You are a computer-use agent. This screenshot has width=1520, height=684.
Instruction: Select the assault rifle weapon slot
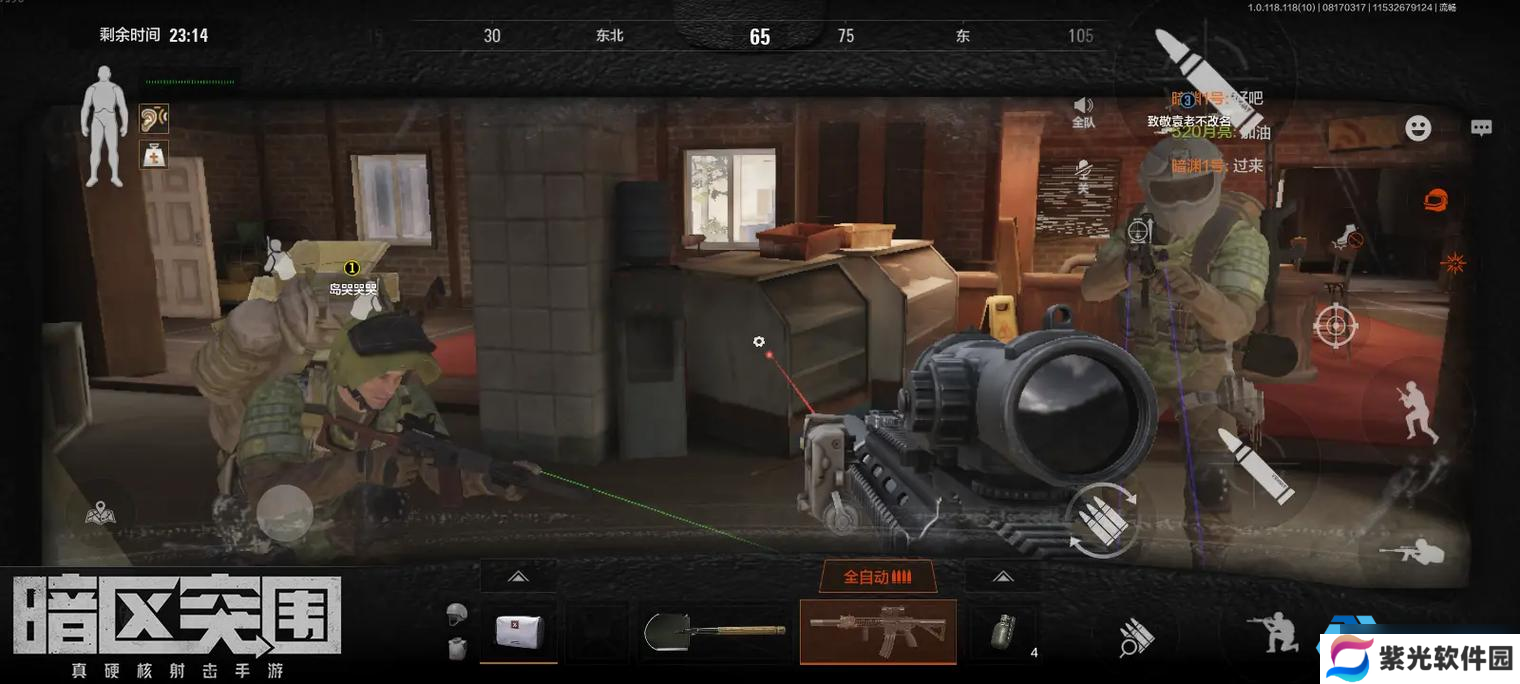click(877, 631)
